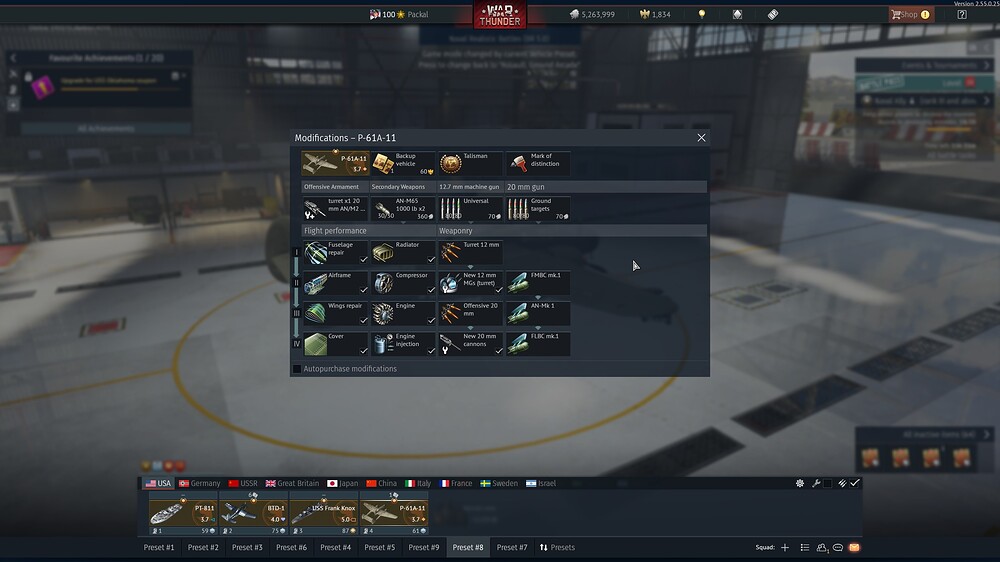Switch to the Germany nation tab
This screenshot has height=562, width=1000.
[199, 483]
